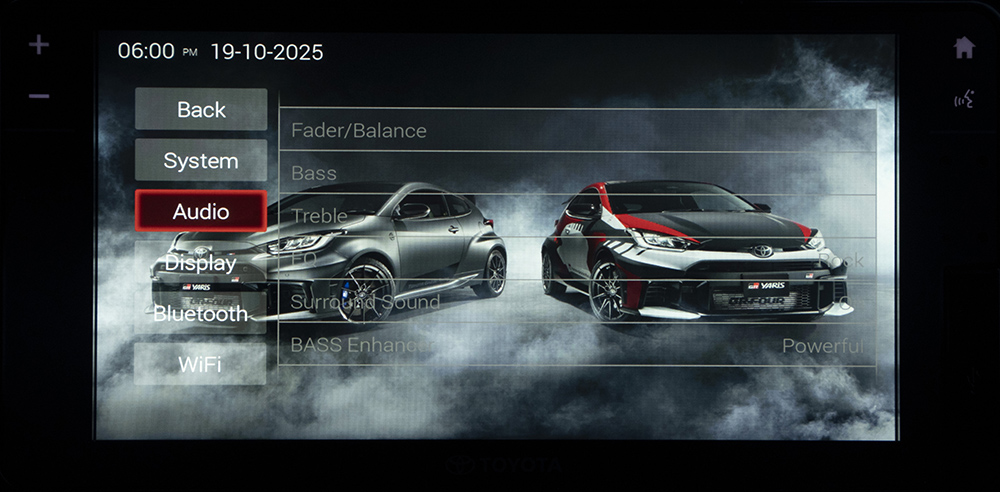Open the Fader/Balance setting row

coord(577,131)
